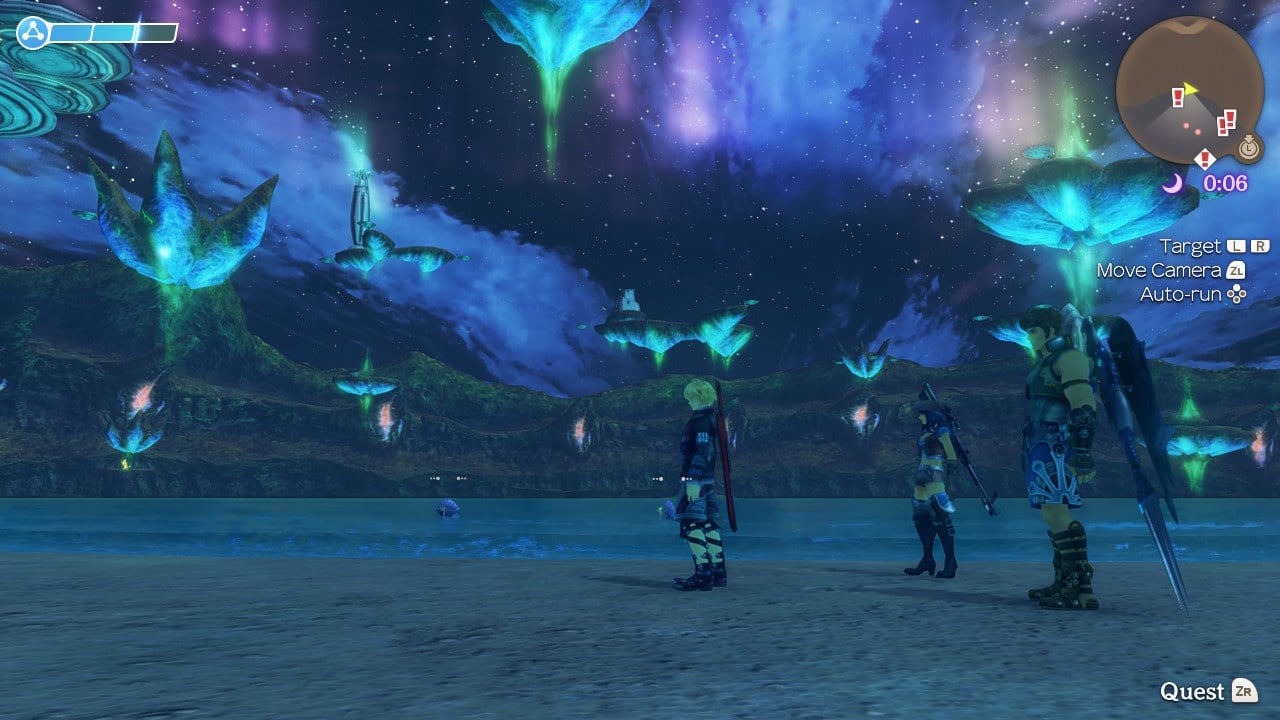Image resolution: width=1280 pixels, height=720 pixels.
Task: Click the clock icon beside the minimap
Action: click(x=1248, y=149)
